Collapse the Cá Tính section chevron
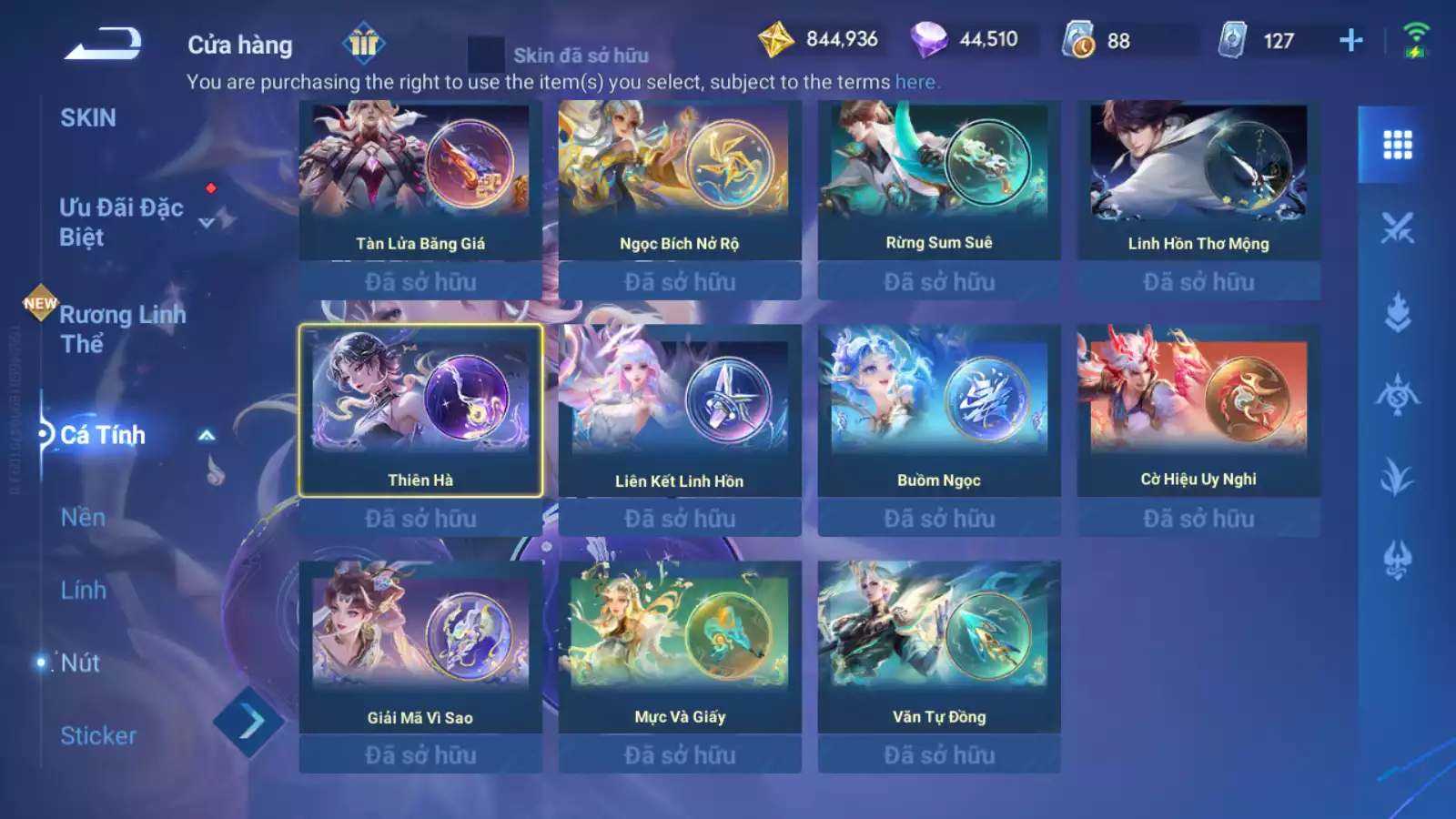The image size is (1456, 819). click(x=205, y=436)
